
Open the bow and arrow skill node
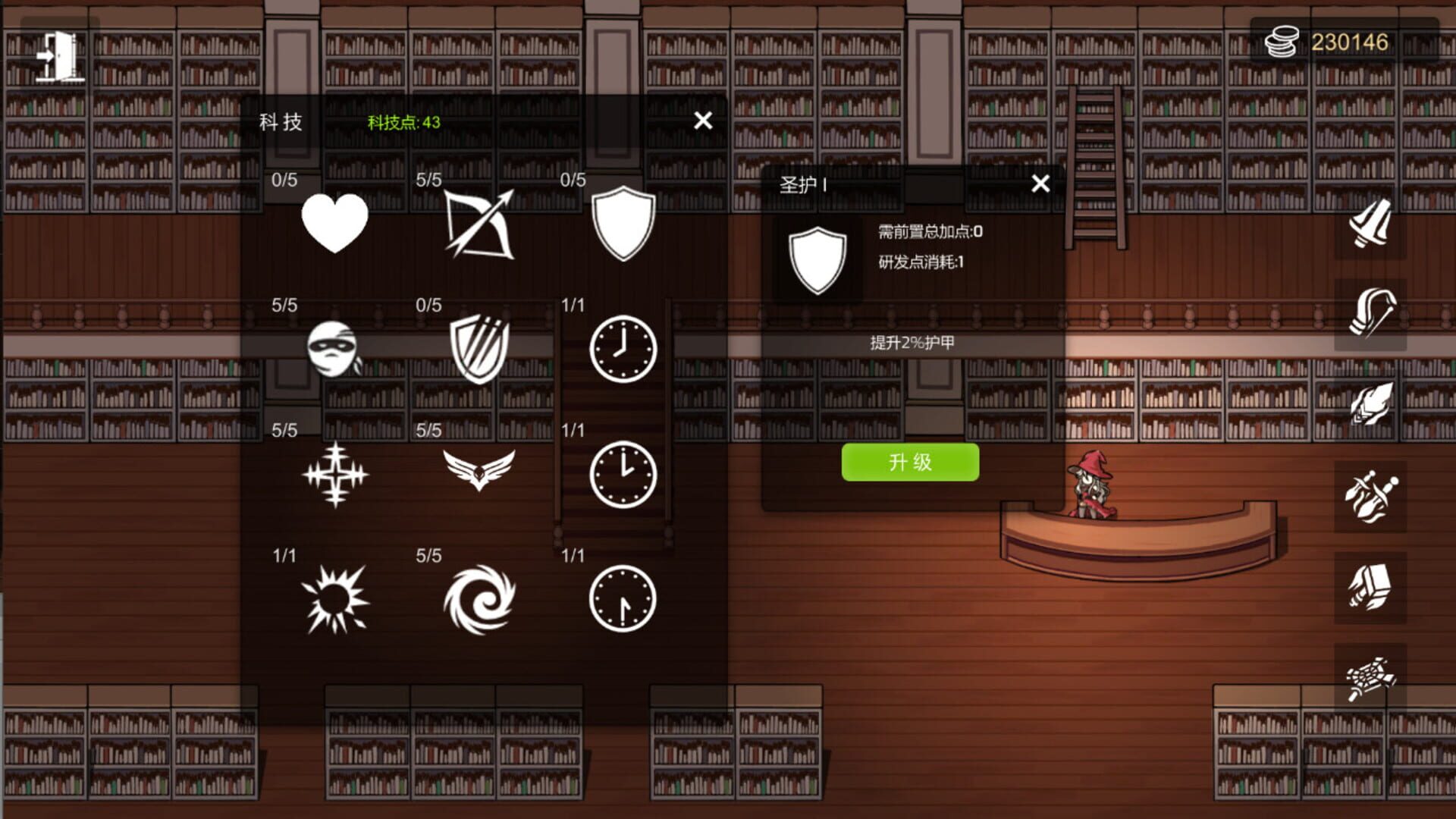click(x=480, y=224)
